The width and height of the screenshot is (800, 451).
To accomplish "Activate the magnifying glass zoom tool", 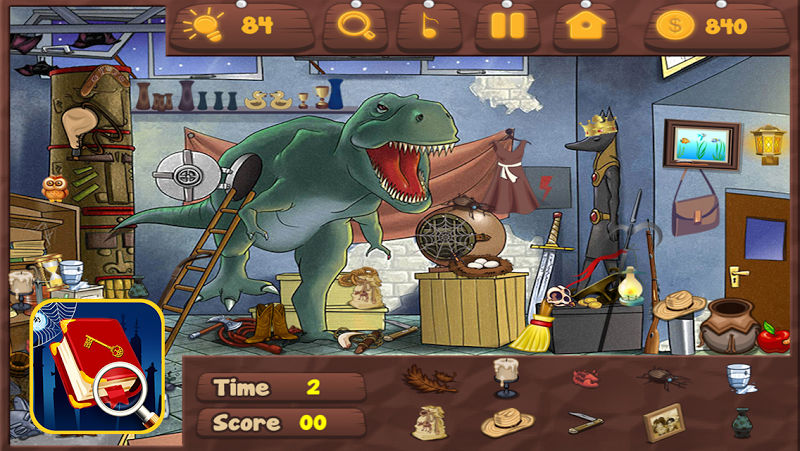I will [x=355, y=26].
